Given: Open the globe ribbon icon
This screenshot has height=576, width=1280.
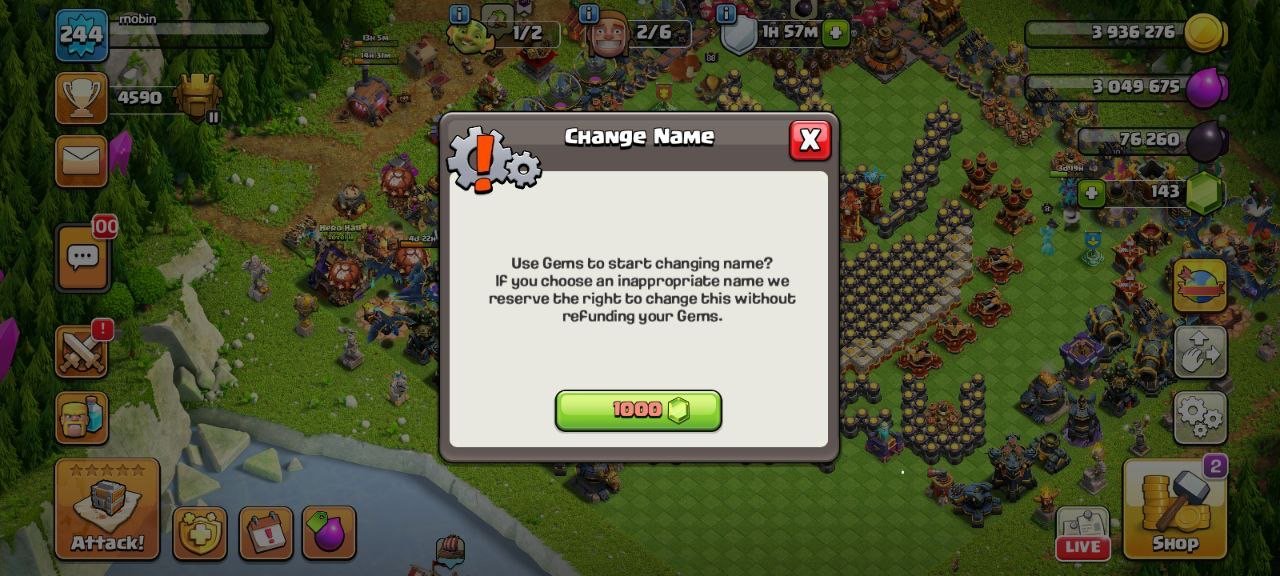Looking at the screenshot, I should point(1200,286).
